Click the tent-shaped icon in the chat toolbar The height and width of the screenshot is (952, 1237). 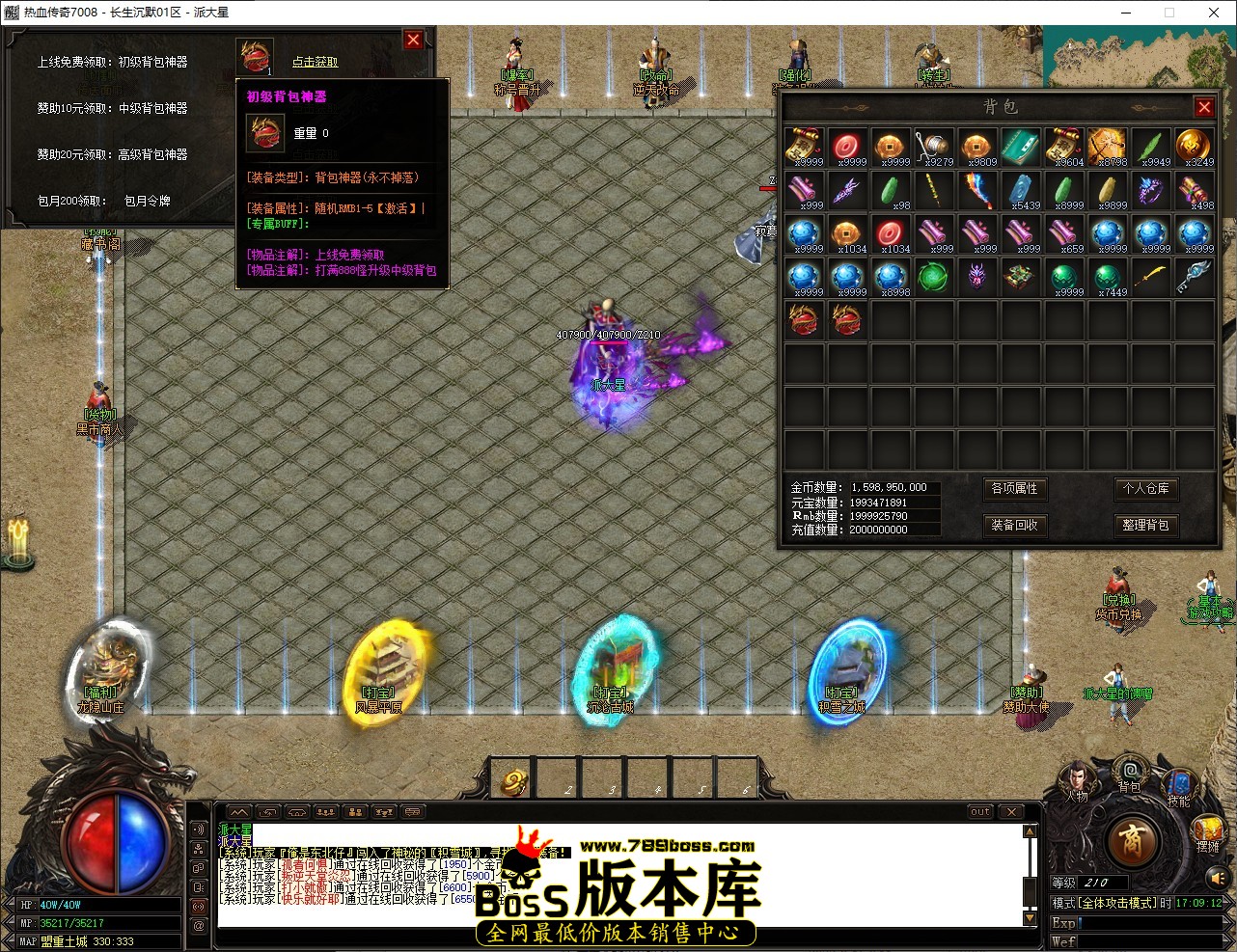point(296,811)
